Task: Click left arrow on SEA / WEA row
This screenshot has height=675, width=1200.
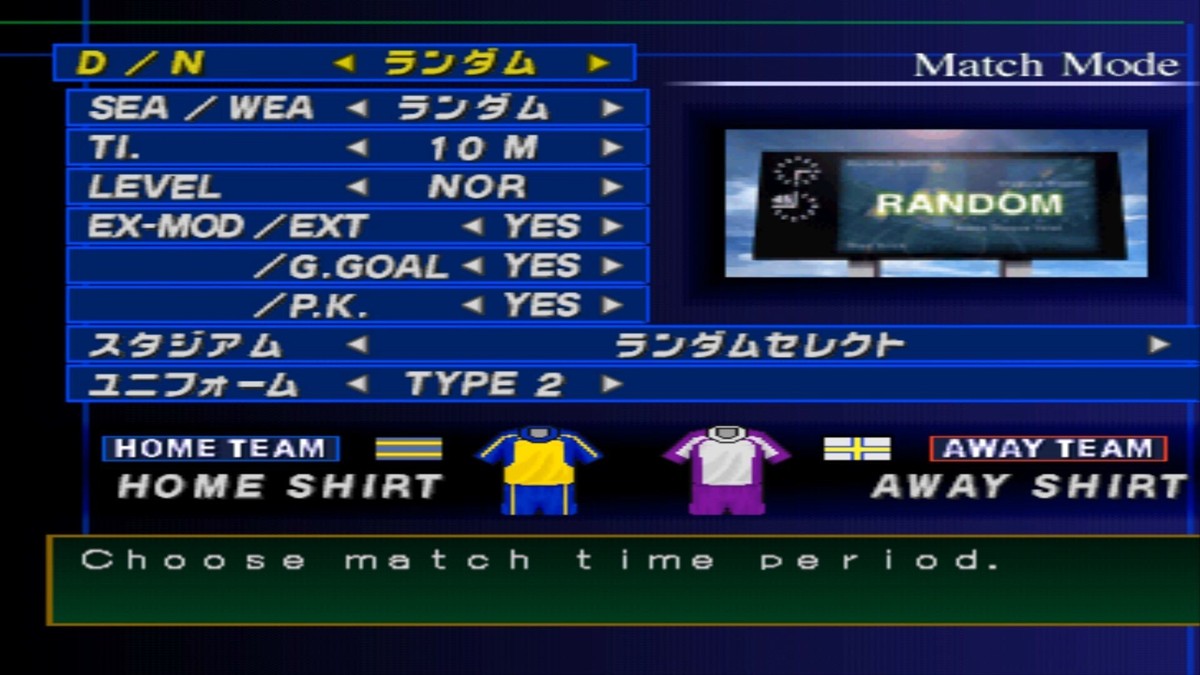Action: tap(357, 108)
